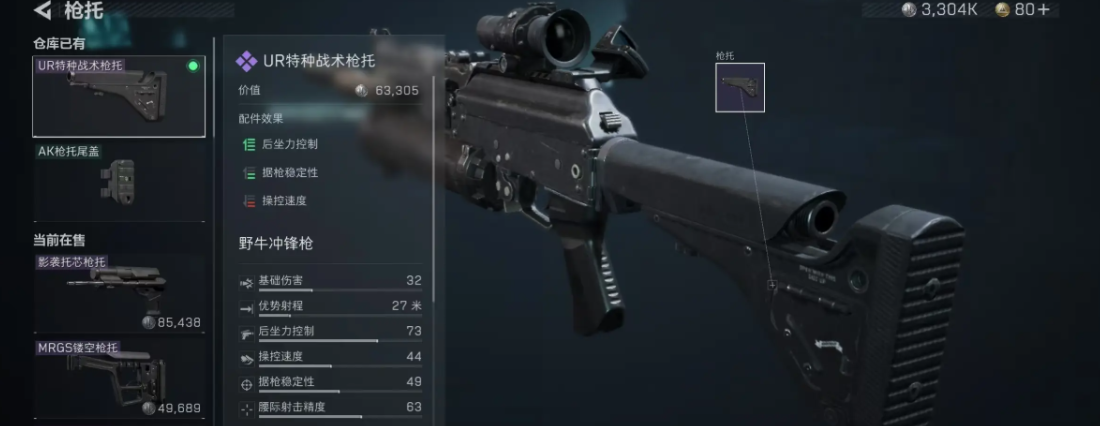Screen dimensions: 1100x426
Task: Select the UR特种战术枪托 stock in inventory
Action: (118, 96)
